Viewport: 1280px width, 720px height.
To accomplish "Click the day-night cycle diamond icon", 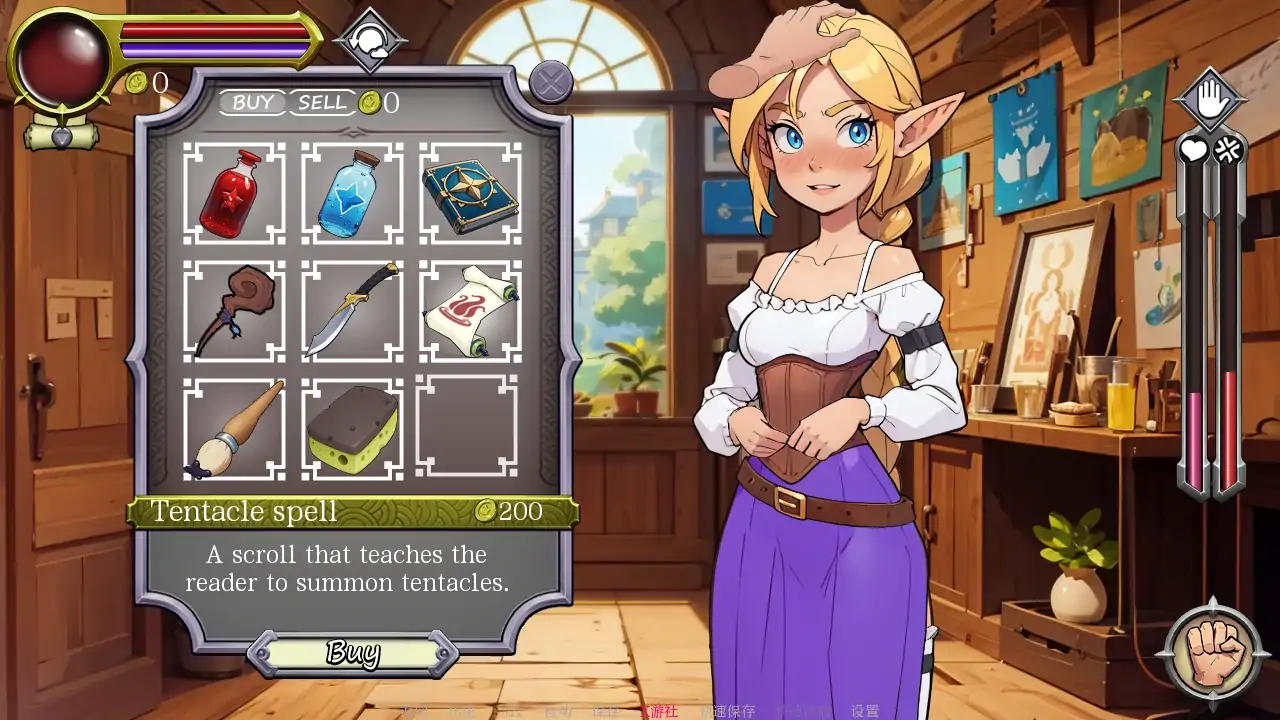I will click(370, 41).
